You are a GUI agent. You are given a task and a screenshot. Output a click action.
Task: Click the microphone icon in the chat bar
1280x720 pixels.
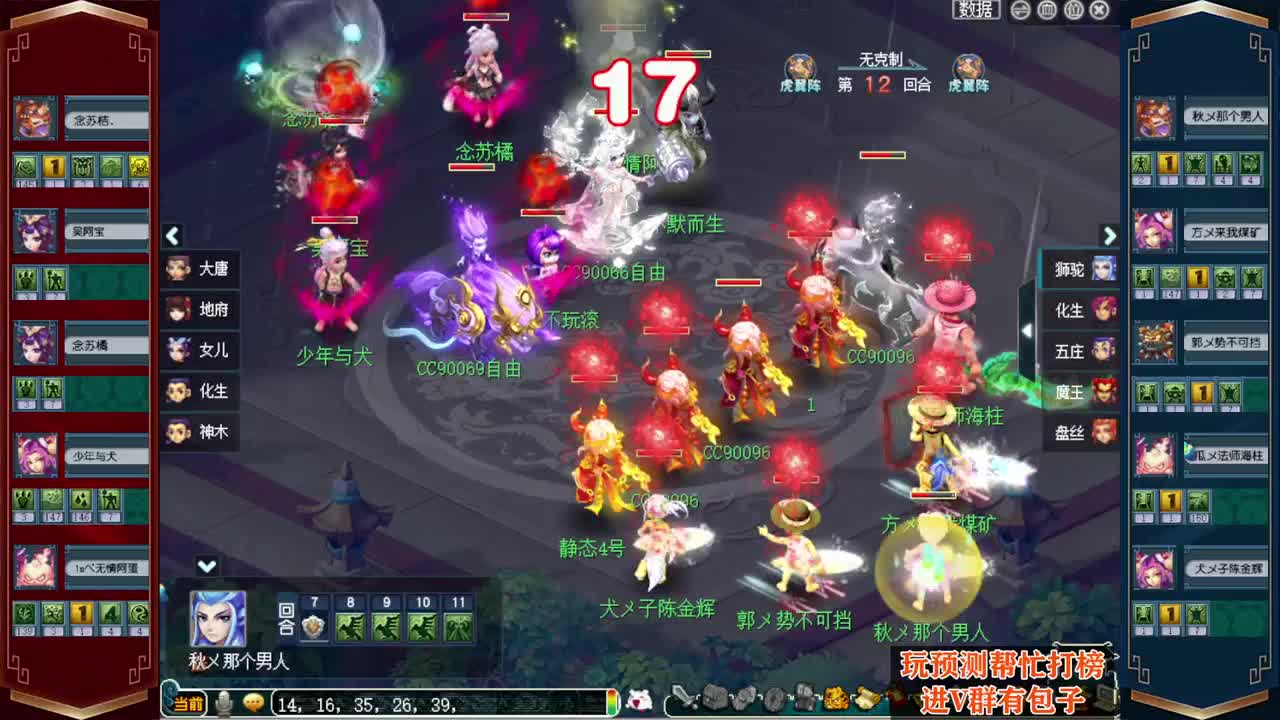(222, 704)
